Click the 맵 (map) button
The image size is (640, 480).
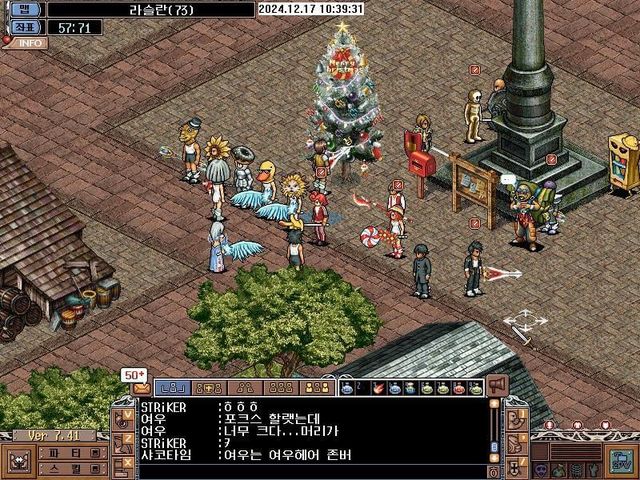tap(23, 10)
